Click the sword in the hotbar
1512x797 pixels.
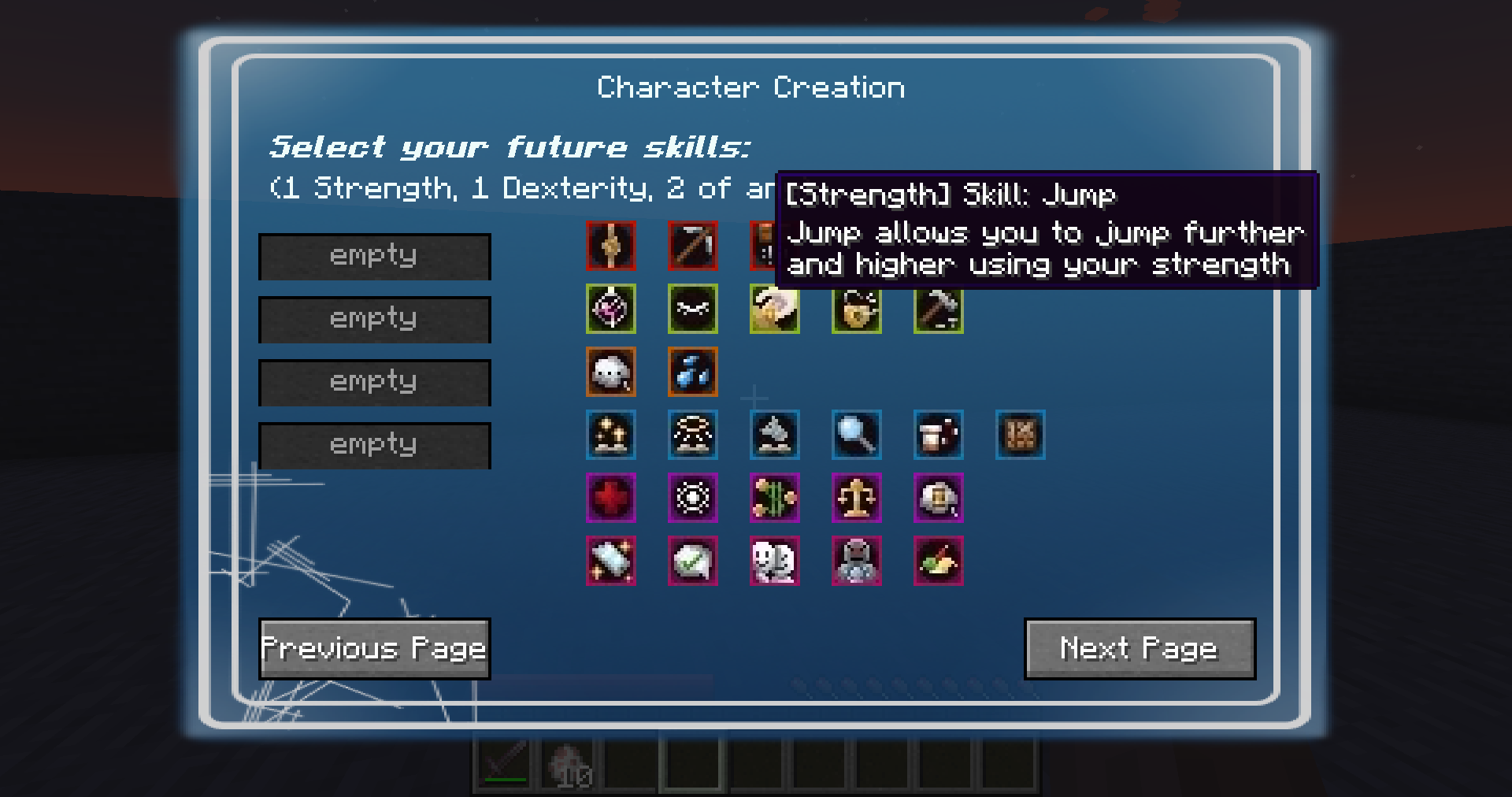pos(504,763)
